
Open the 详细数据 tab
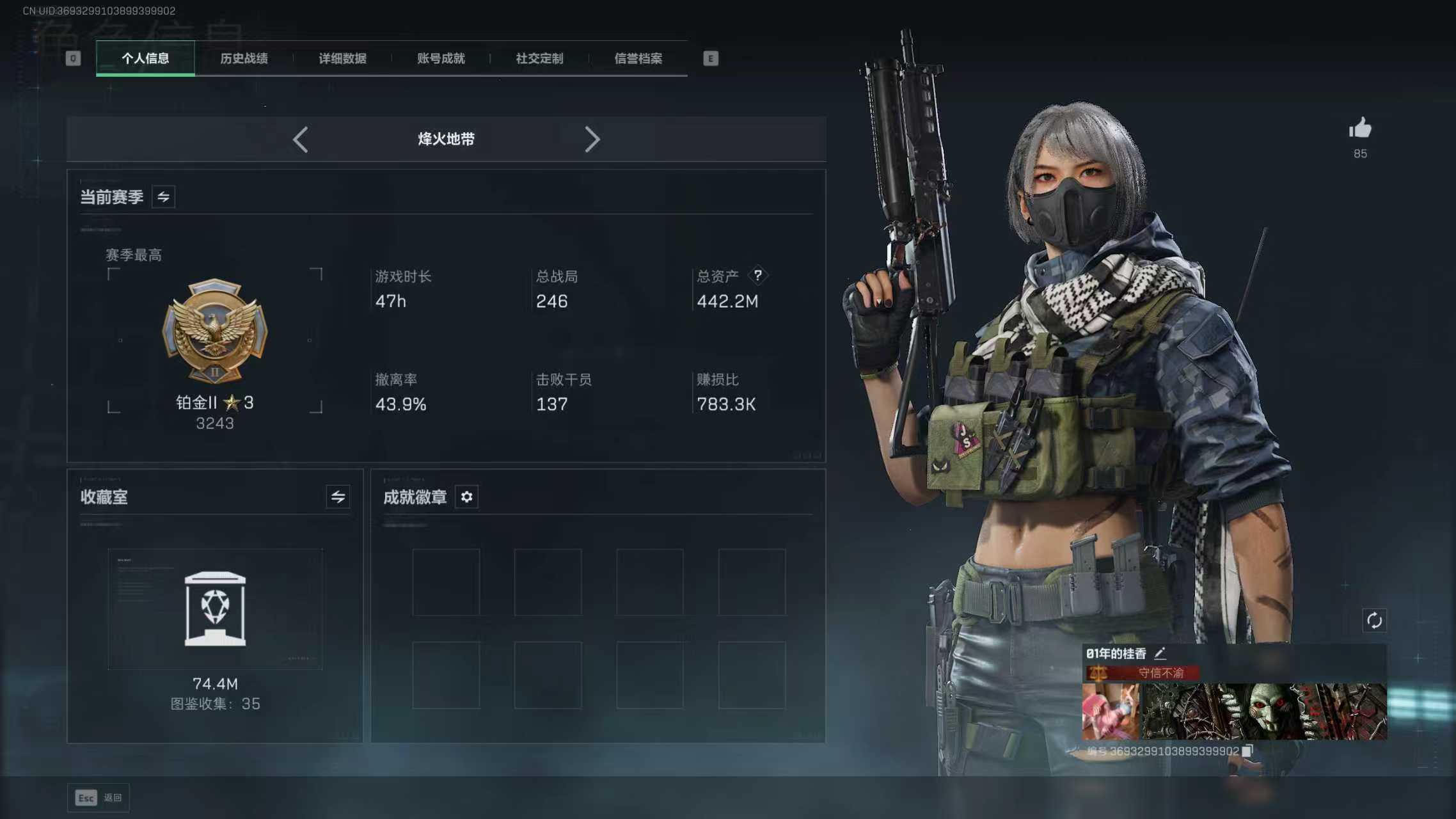[x=342, y=58]
